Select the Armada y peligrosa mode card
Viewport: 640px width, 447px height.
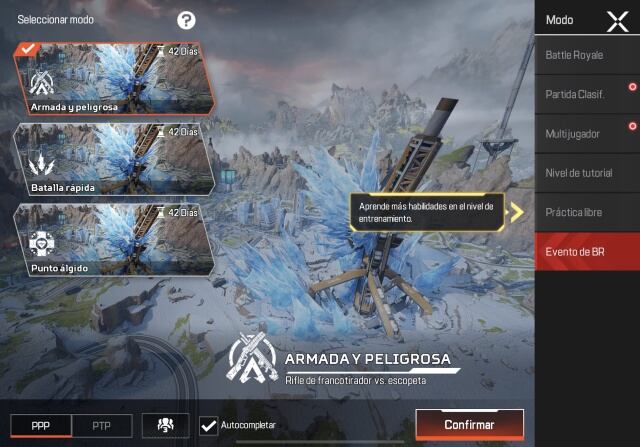[113, 80]
